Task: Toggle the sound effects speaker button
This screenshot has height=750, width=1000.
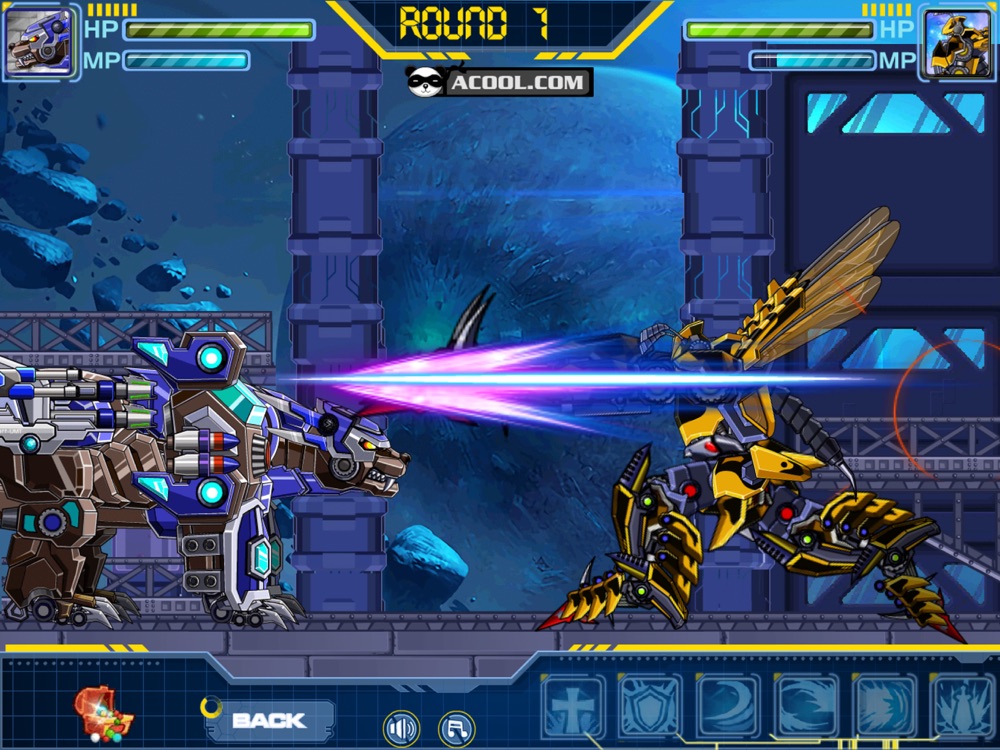Action: pyautogui.click(x=400, y=728)
